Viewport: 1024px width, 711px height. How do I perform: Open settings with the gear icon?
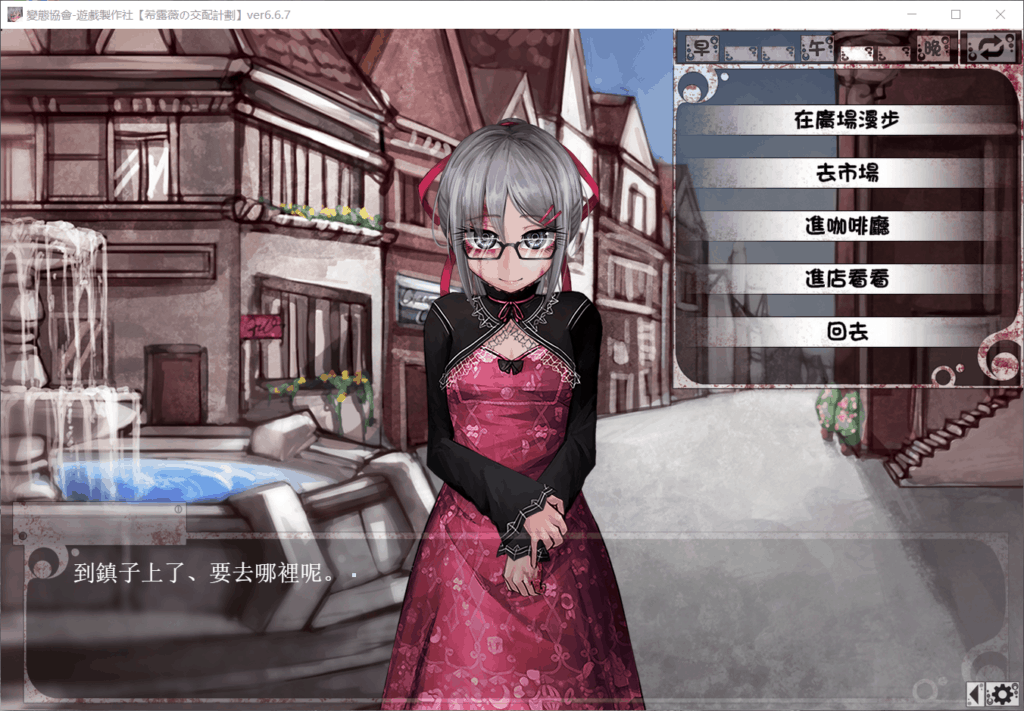pyautogui.click(x=1003, y=693)
